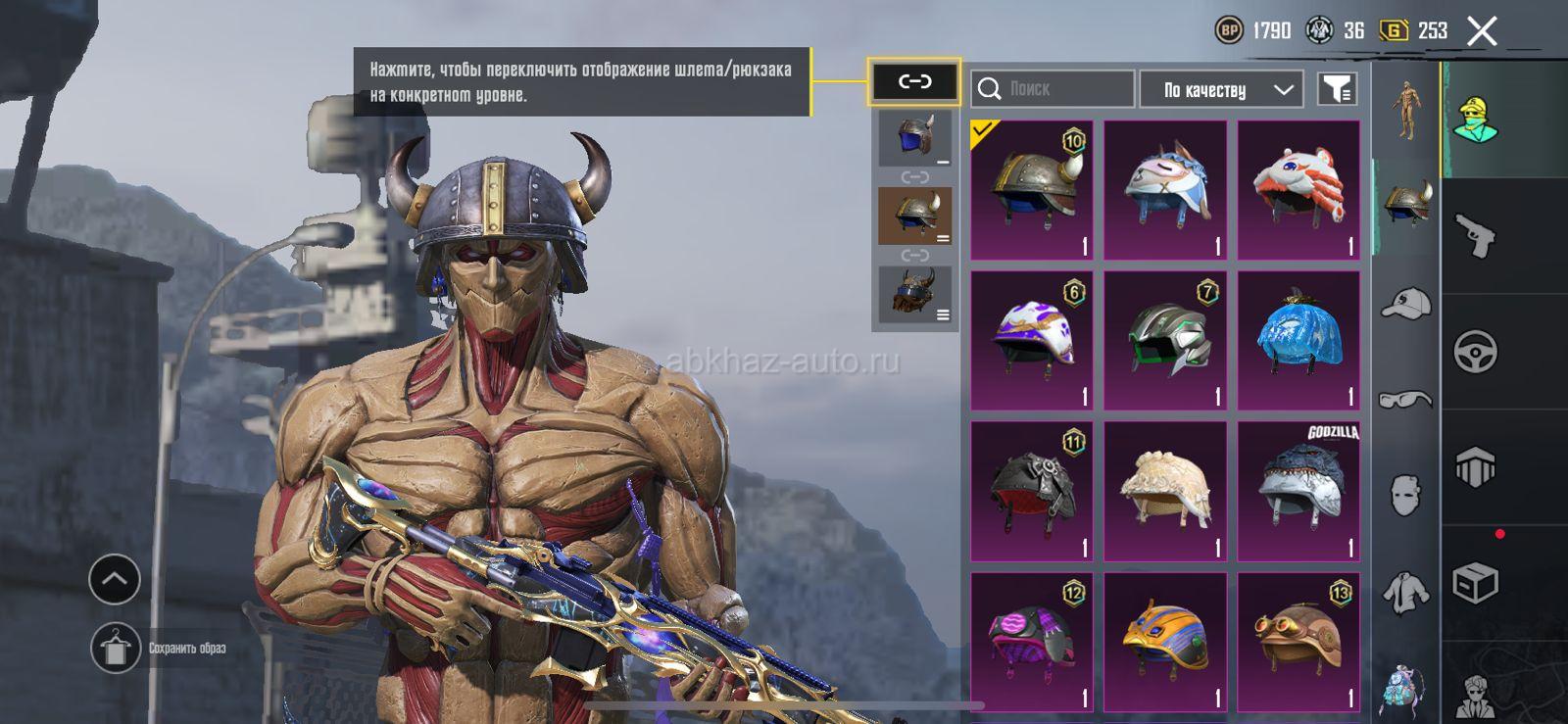Toggle the helmet/backpack level display link button
Image resolution: width=1568 pixels, height=724 pixels.
tap(914, 81)
